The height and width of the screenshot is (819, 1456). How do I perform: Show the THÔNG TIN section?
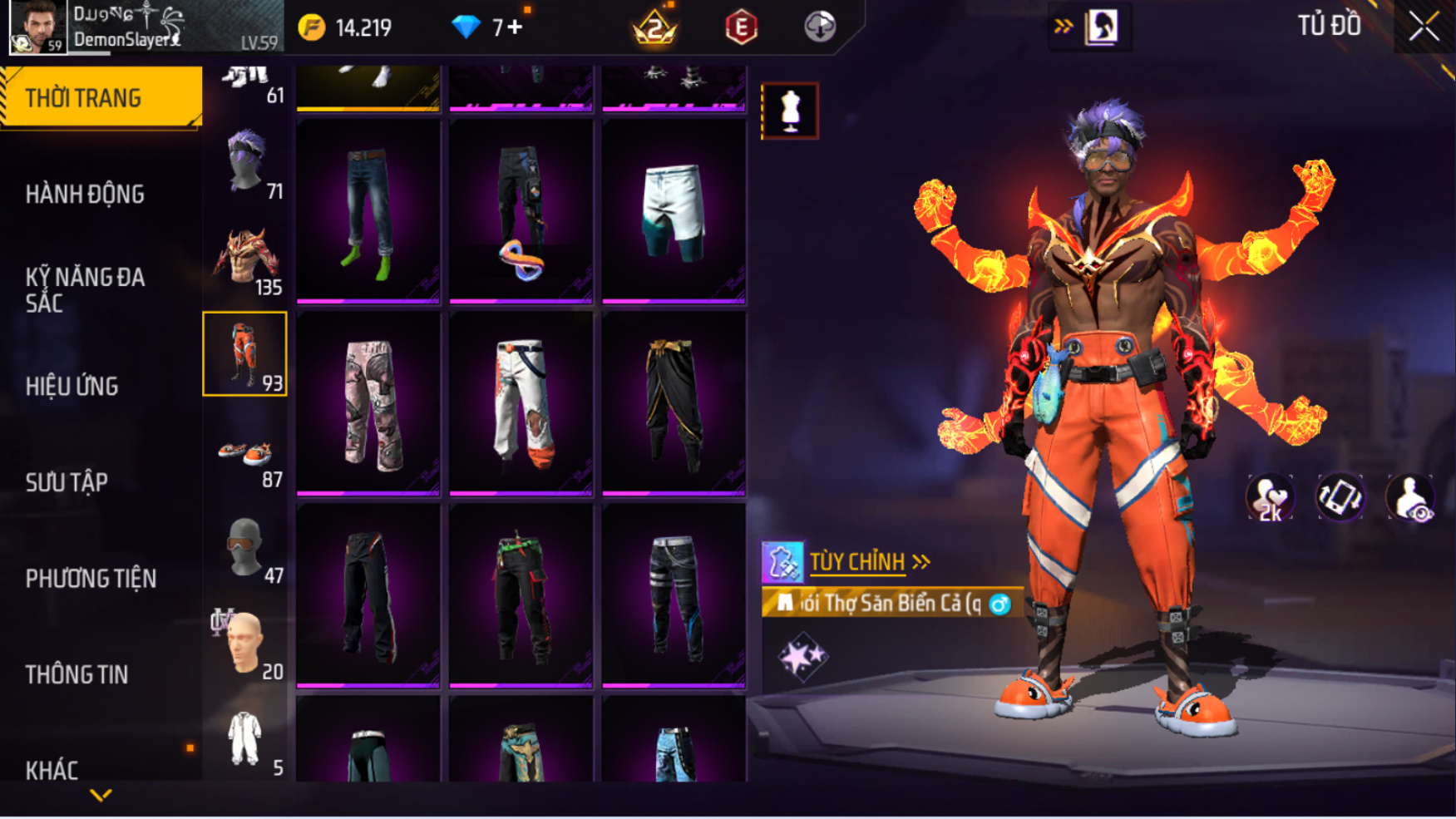click(x=77, y=674)
